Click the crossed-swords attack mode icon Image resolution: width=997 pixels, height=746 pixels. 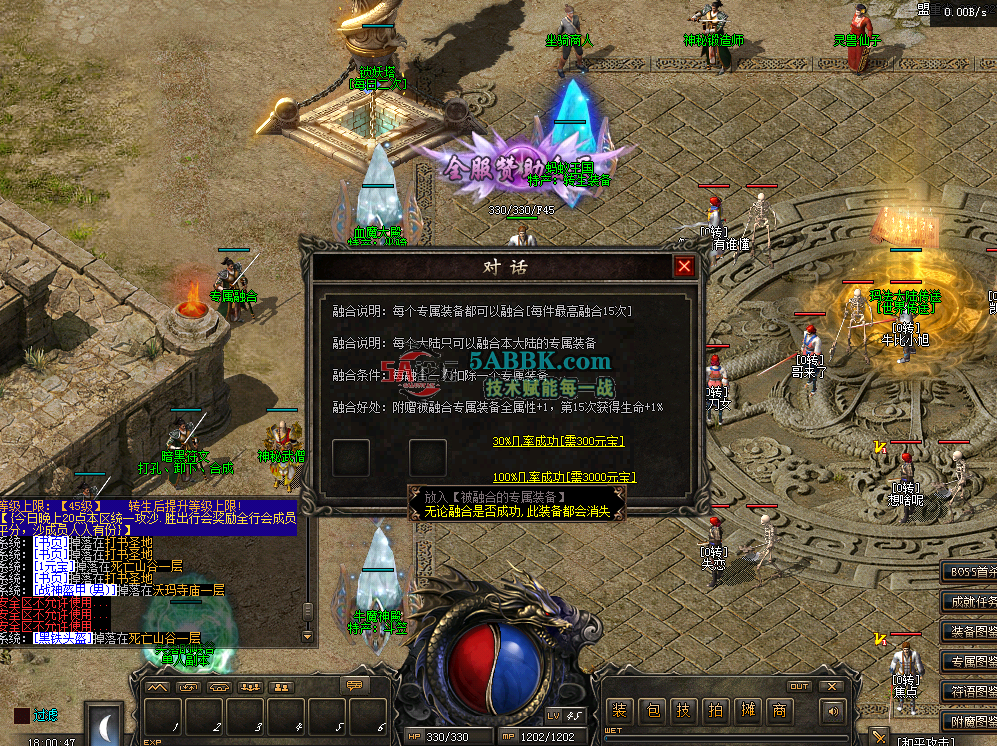pos(878,737)
